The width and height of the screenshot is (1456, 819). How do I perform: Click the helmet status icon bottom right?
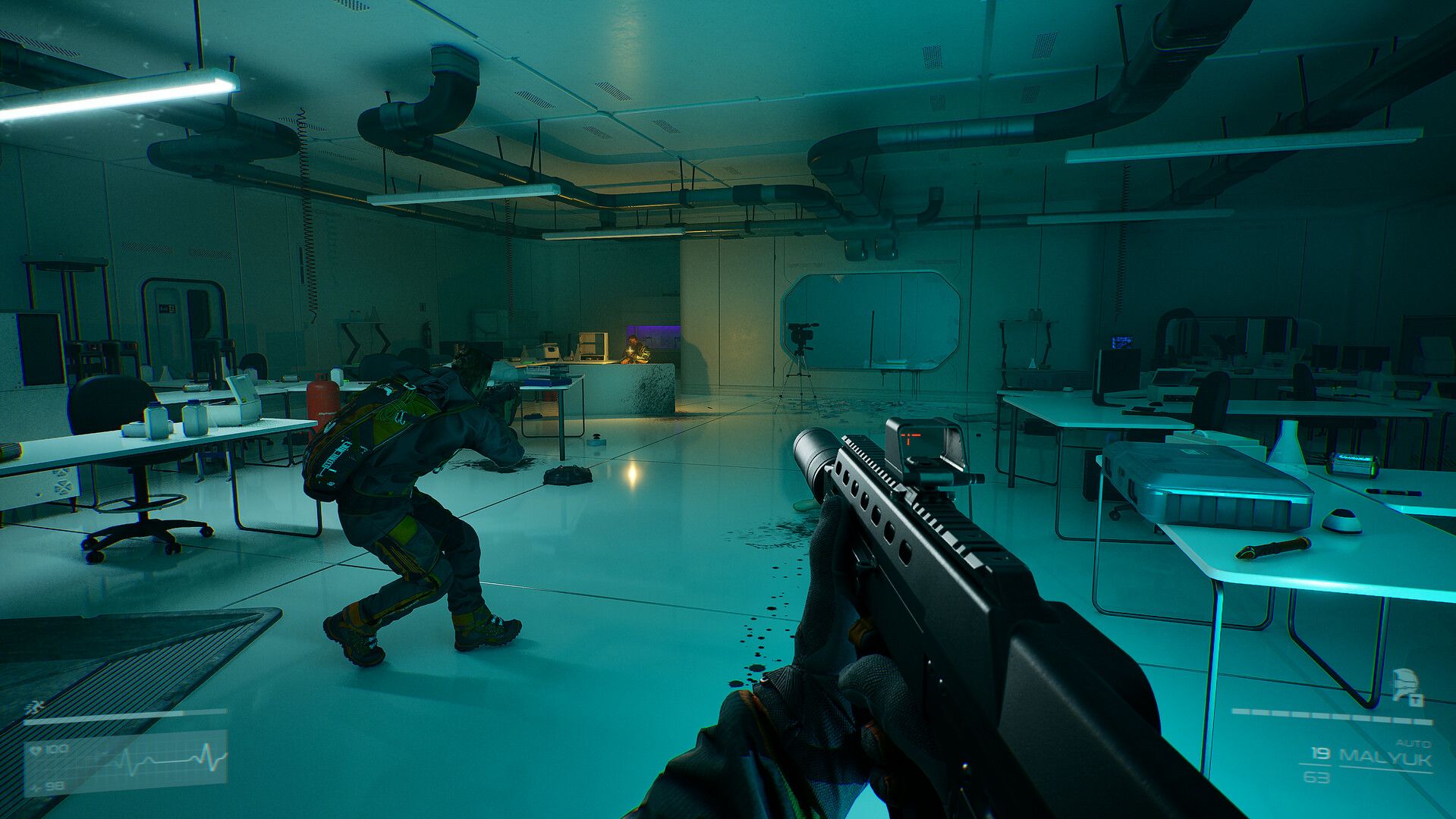pyautogui.click(x=1405, y=682)
